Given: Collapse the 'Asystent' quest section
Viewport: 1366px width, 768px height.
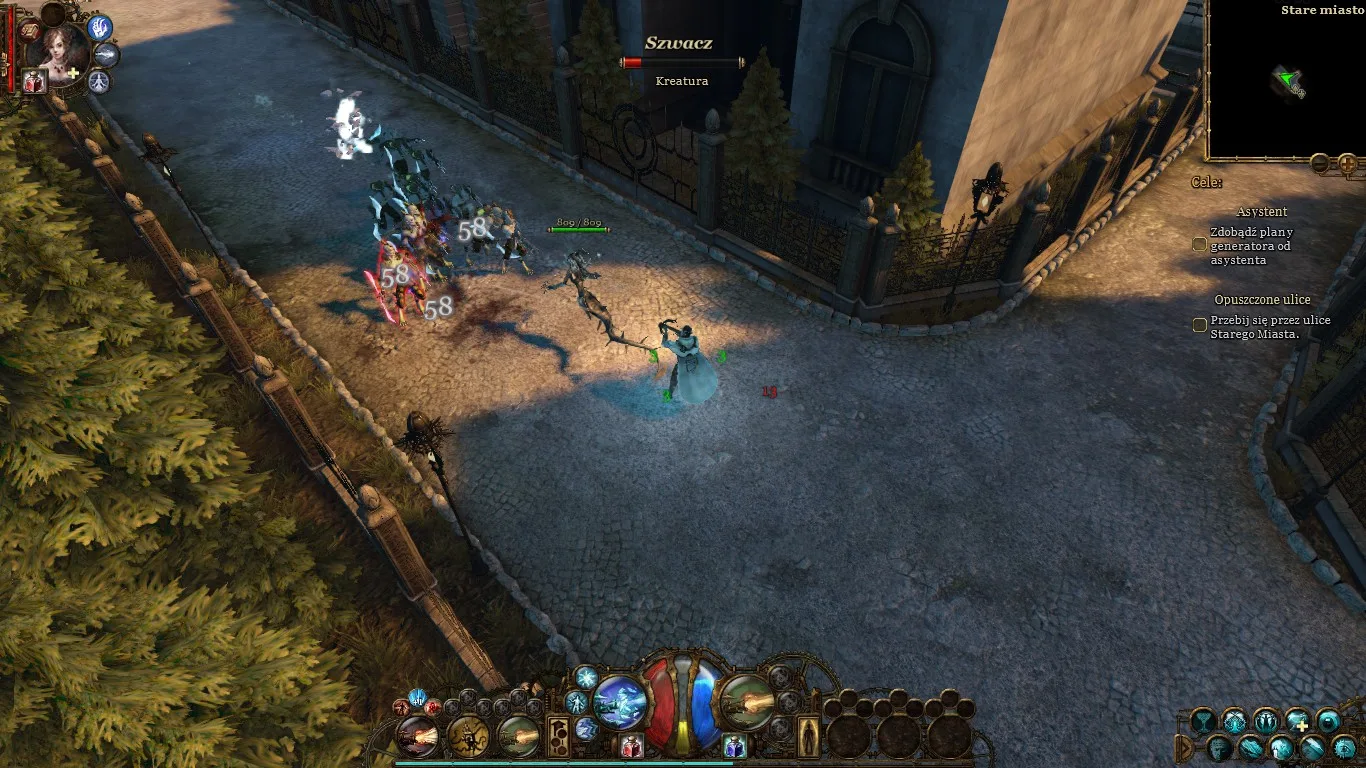Looking at the screenshot, I should tap(1262, 211).
